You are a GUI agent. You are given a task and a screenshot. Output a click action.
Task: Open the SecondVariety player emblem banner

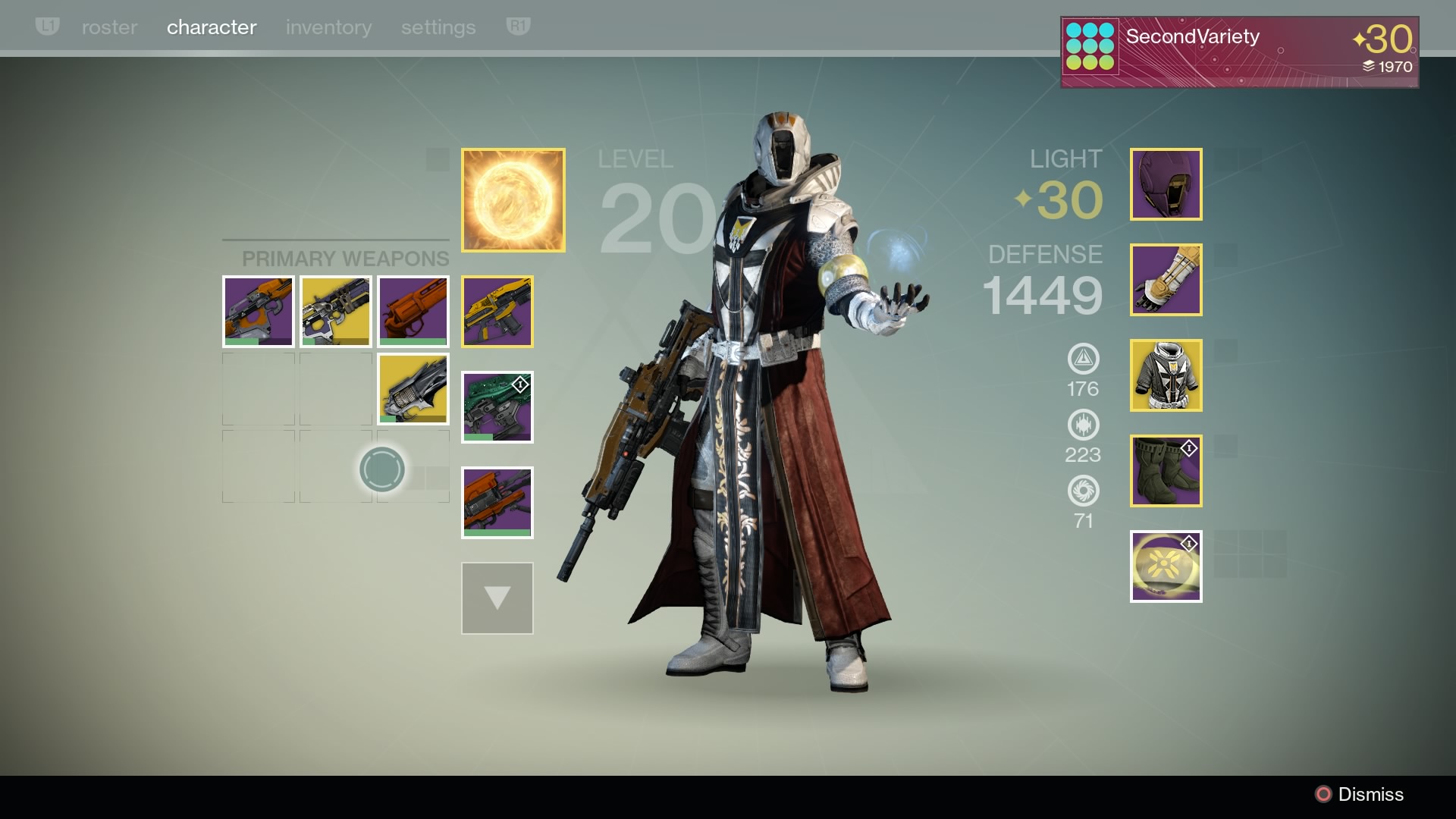[x=1239, y=52]
